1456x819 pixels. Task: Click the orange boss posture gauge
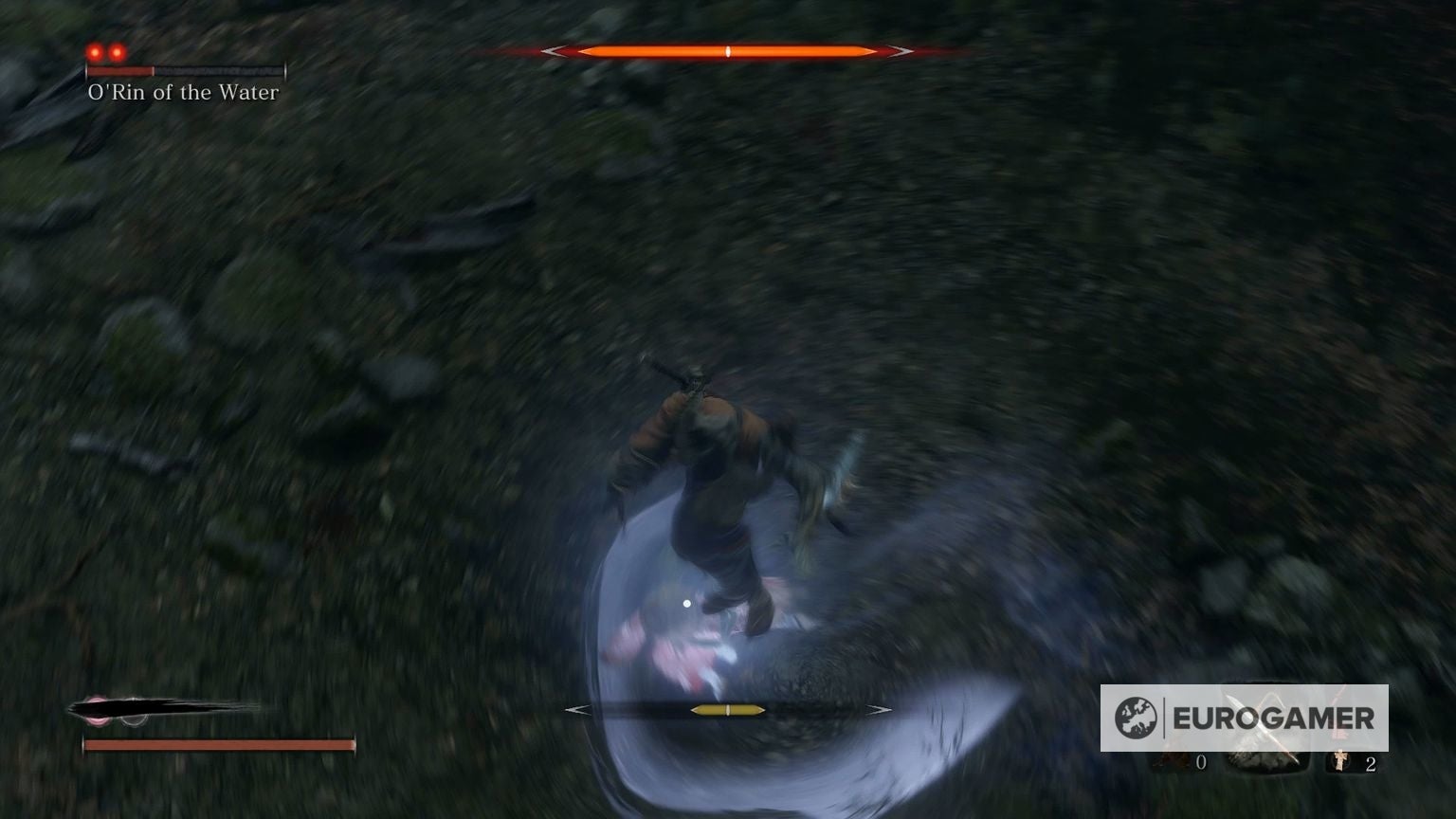point(730,49)
